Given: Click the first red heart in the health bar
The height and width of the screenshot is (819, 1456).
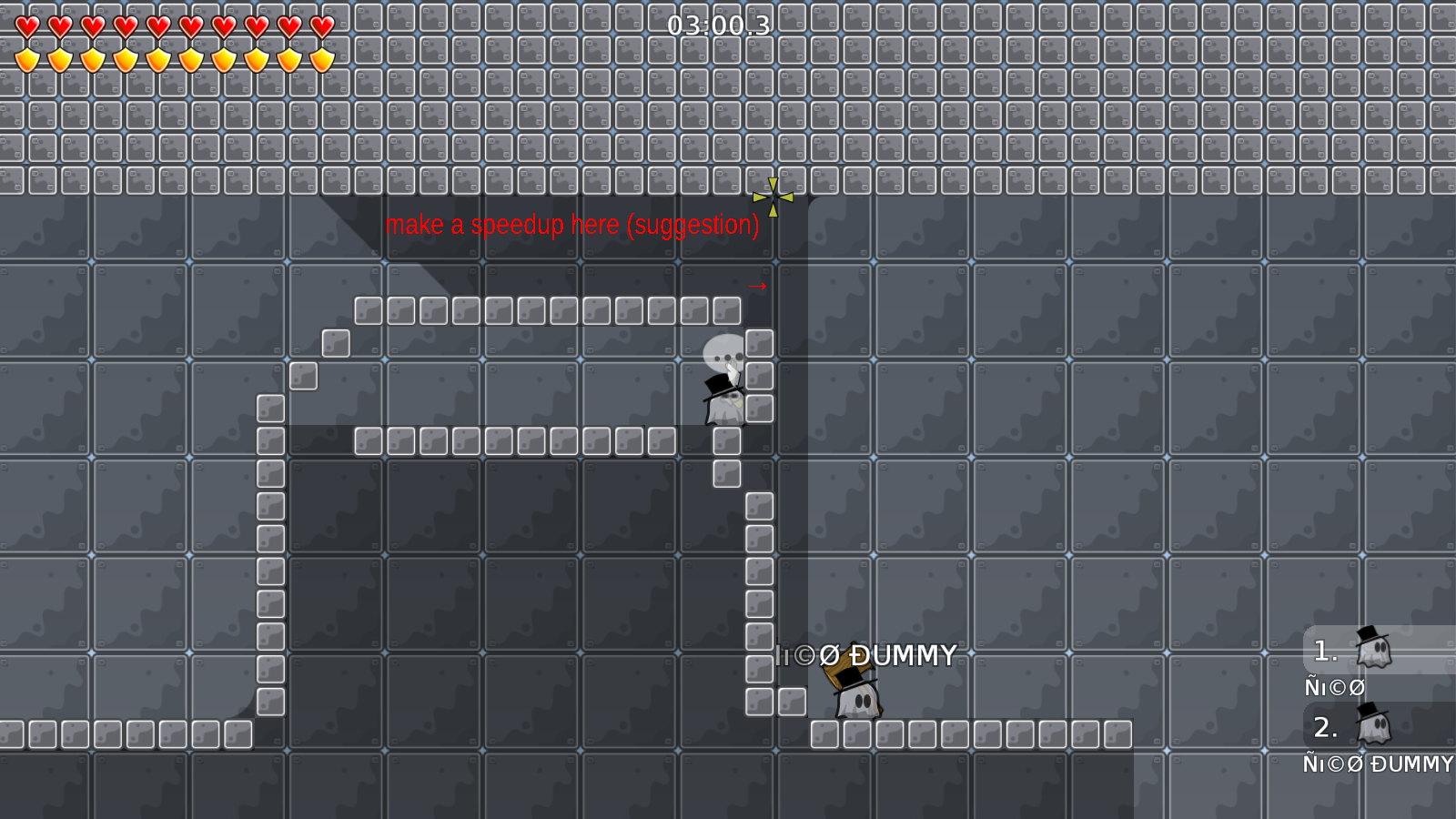Looking at the screenshot, I should (25, 26).
